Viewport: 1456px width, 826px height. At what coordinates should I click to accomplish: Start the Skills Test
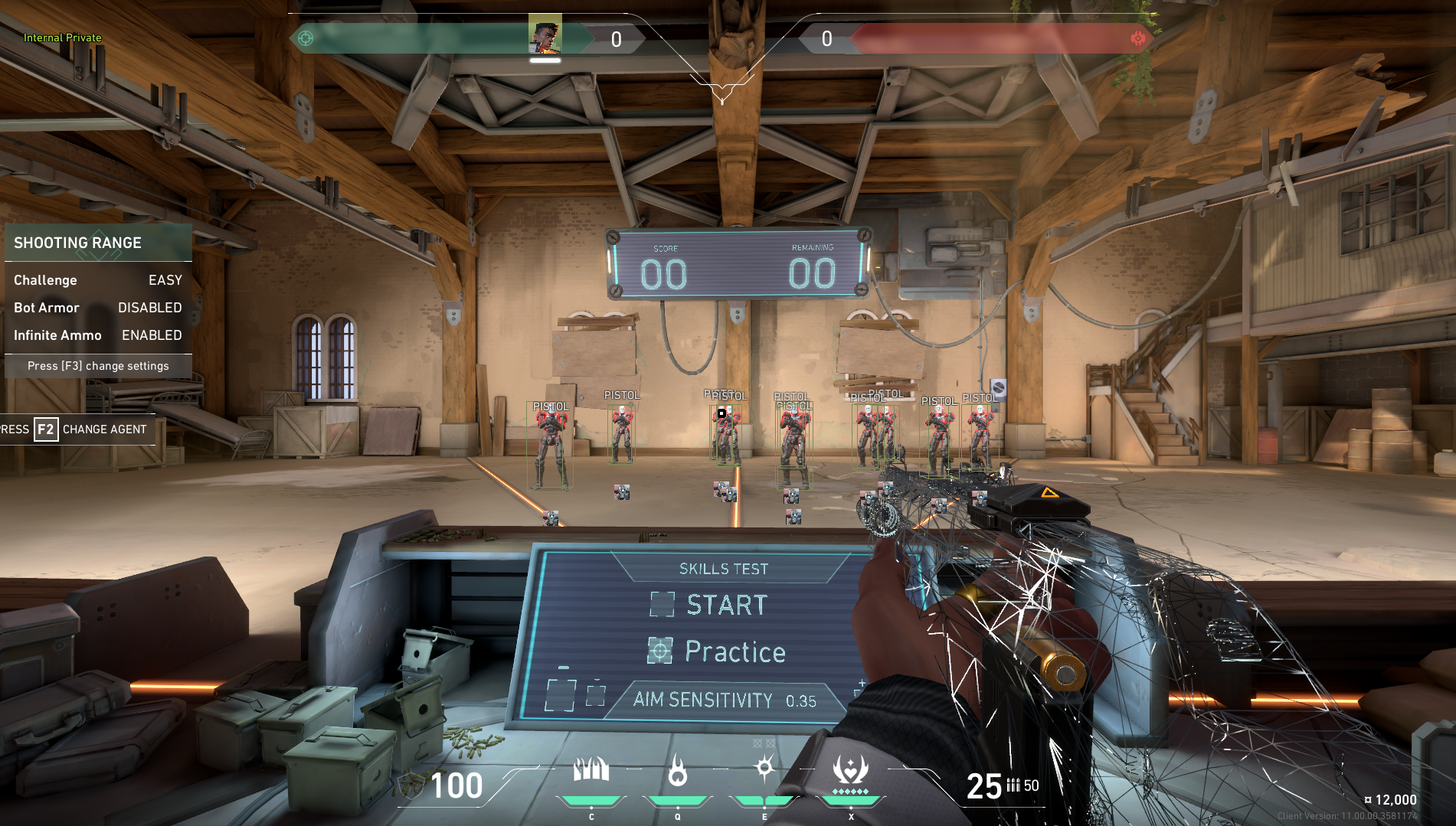(725, 605)
